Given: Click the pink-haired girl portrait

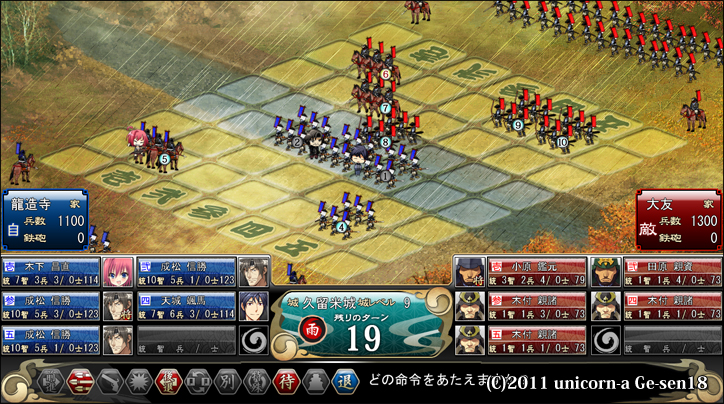Looking at the screenshot, I should (118, 272).
